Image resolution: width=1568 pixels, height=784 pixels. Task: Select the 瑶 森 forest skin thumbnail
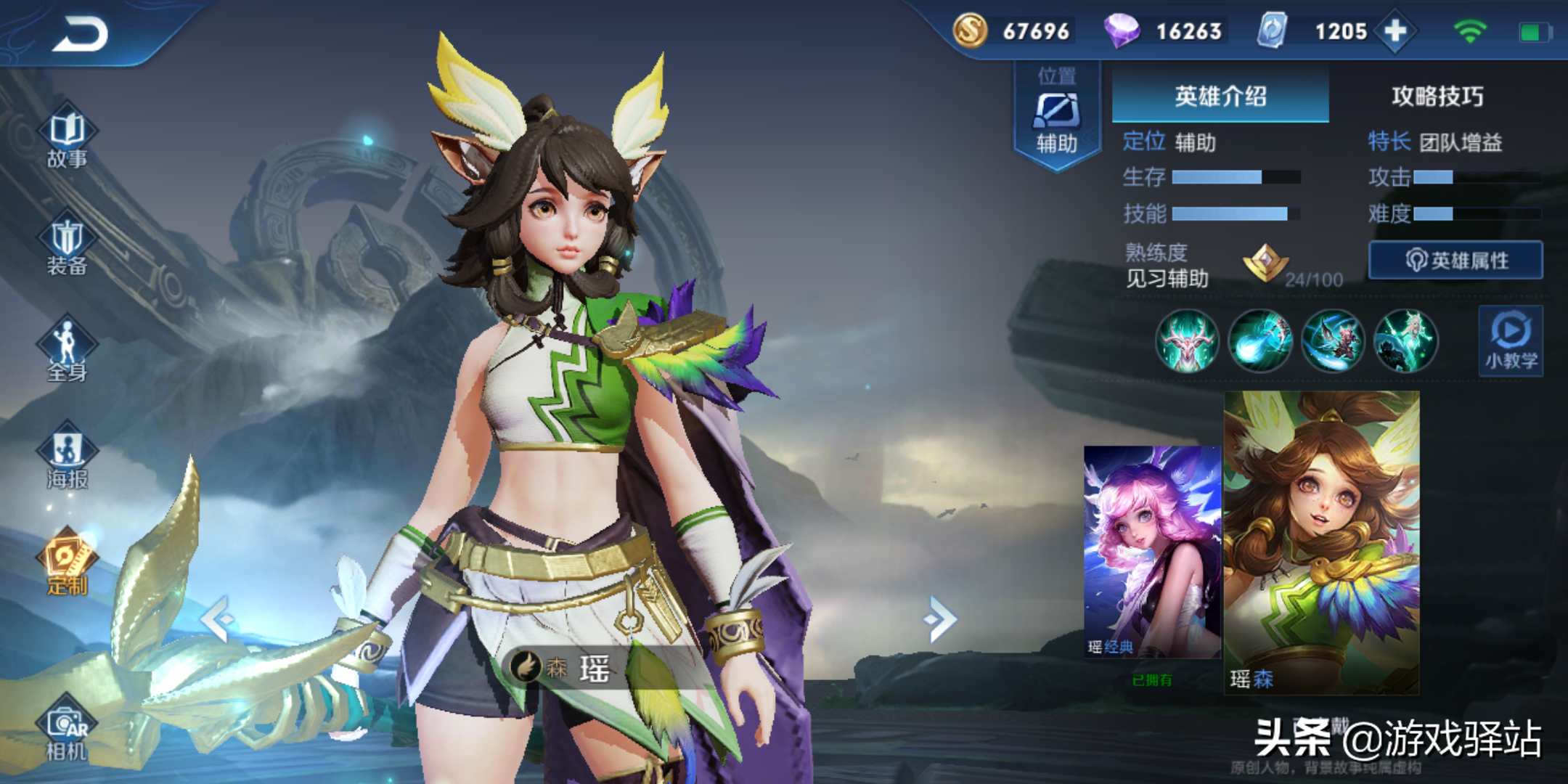pyautogui.click(x=1321, y=542)
